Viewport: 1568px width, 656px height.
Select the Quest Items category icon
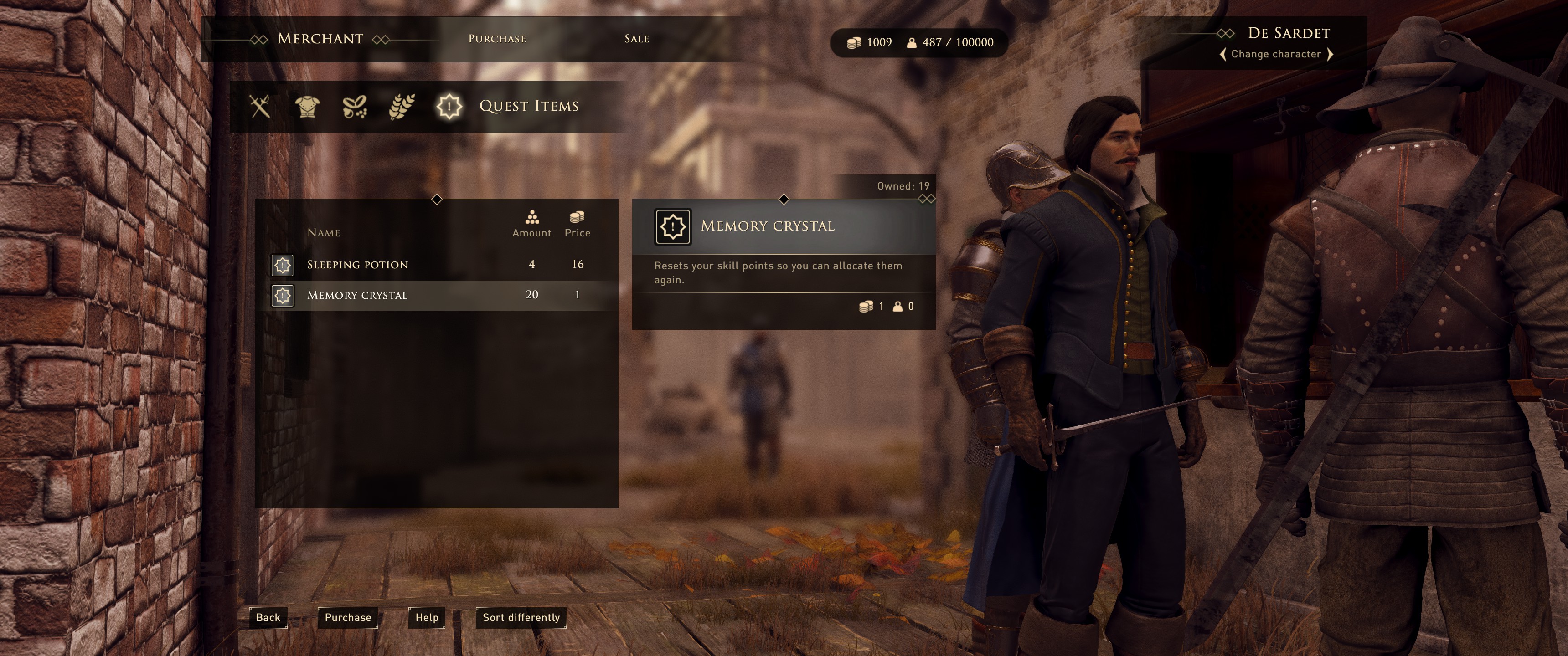tap(449, 107)
